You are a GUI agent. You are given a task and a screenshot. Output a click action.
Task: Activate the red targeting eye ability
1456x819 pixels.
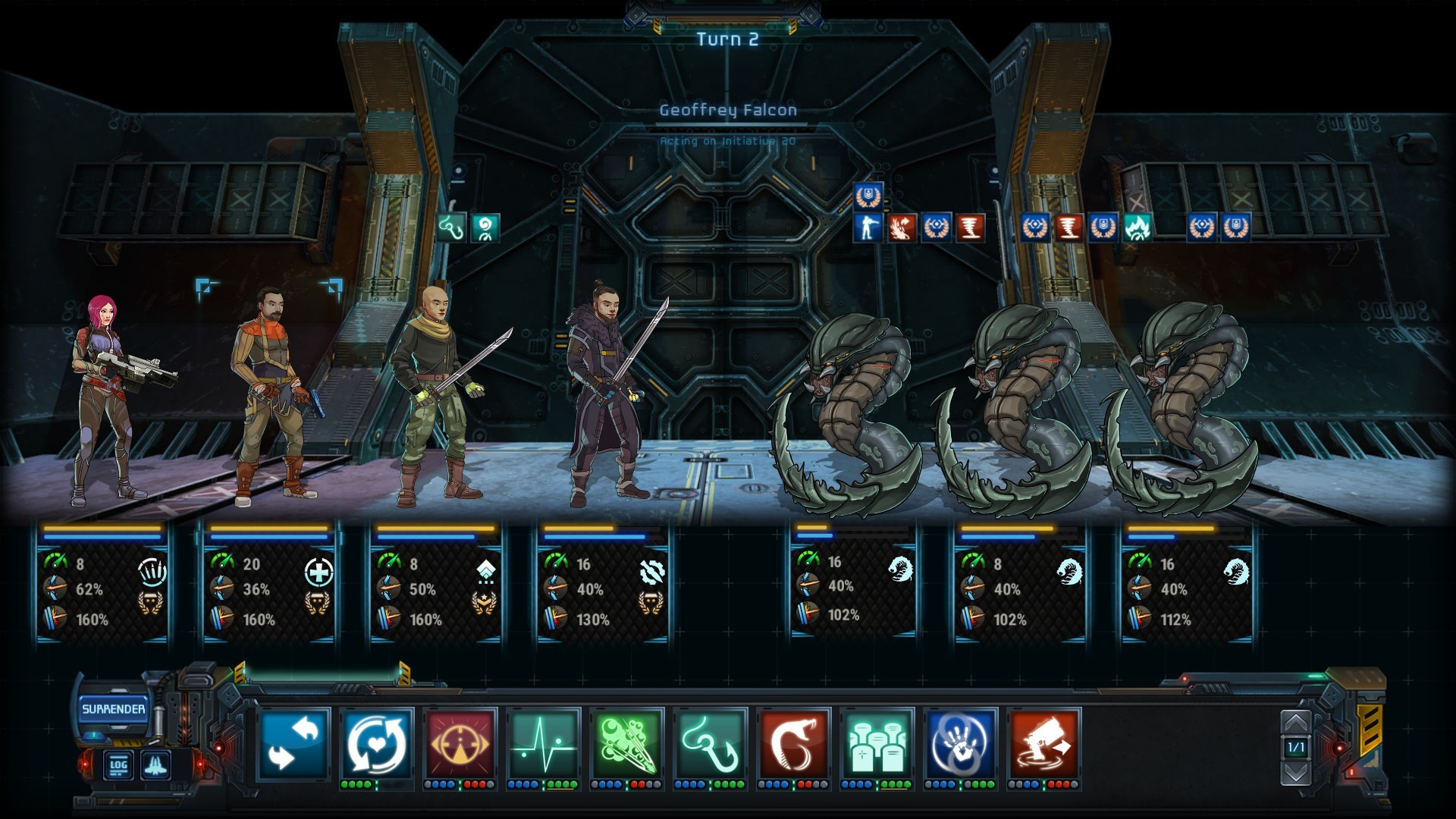point(460,744)
